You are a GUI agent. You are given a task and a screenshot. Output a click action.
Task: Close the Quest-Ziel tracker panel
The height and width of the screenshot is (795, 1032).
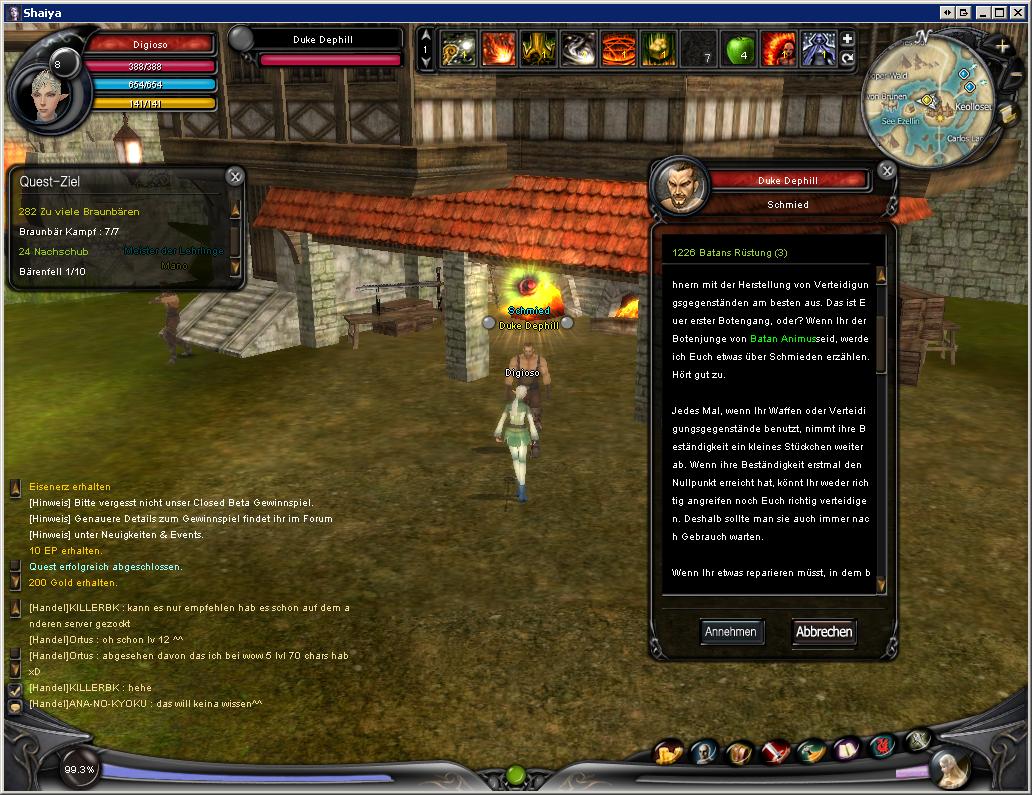[234, 177]
